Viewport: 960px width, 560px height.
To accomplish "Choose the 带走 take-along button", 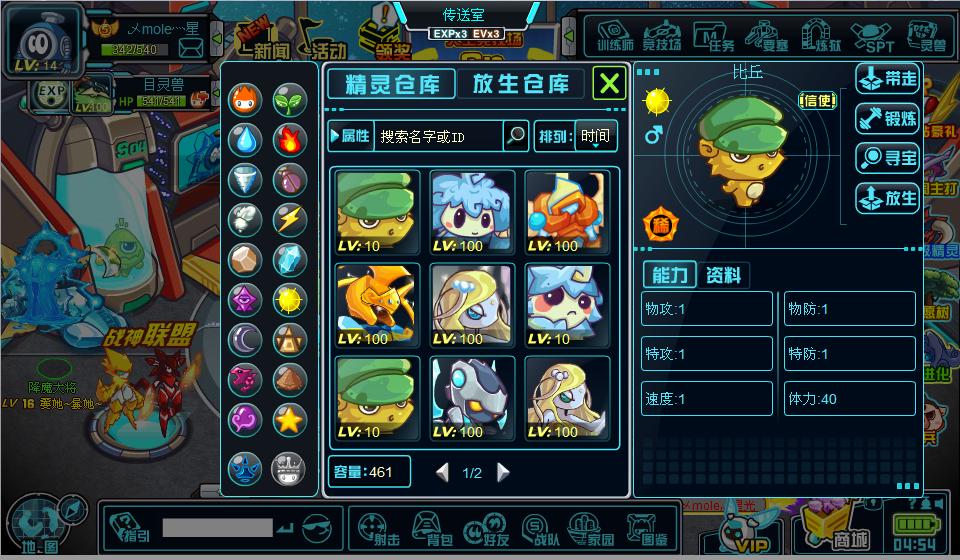I will click(888, 78).
